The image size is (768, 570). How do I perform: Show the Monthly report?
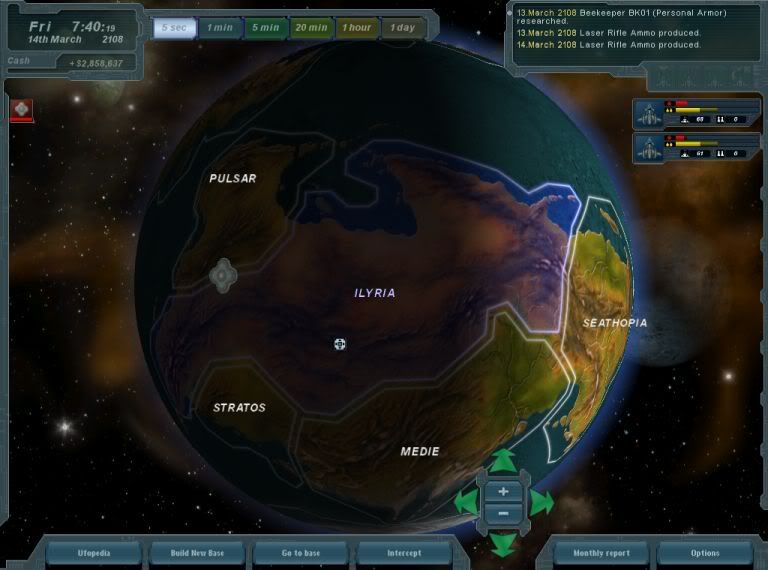point(602,553)
